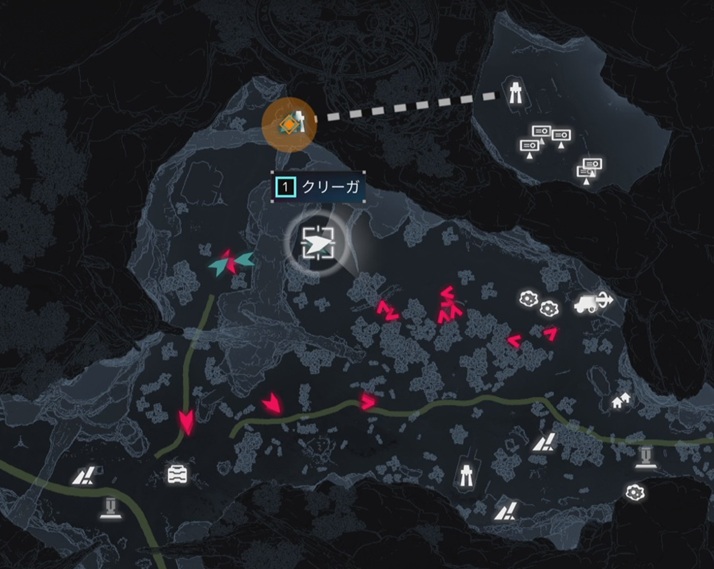This screenshot has width=714, height=569.
Task: Choose the house icon on the map
Action: pos(621,401)
